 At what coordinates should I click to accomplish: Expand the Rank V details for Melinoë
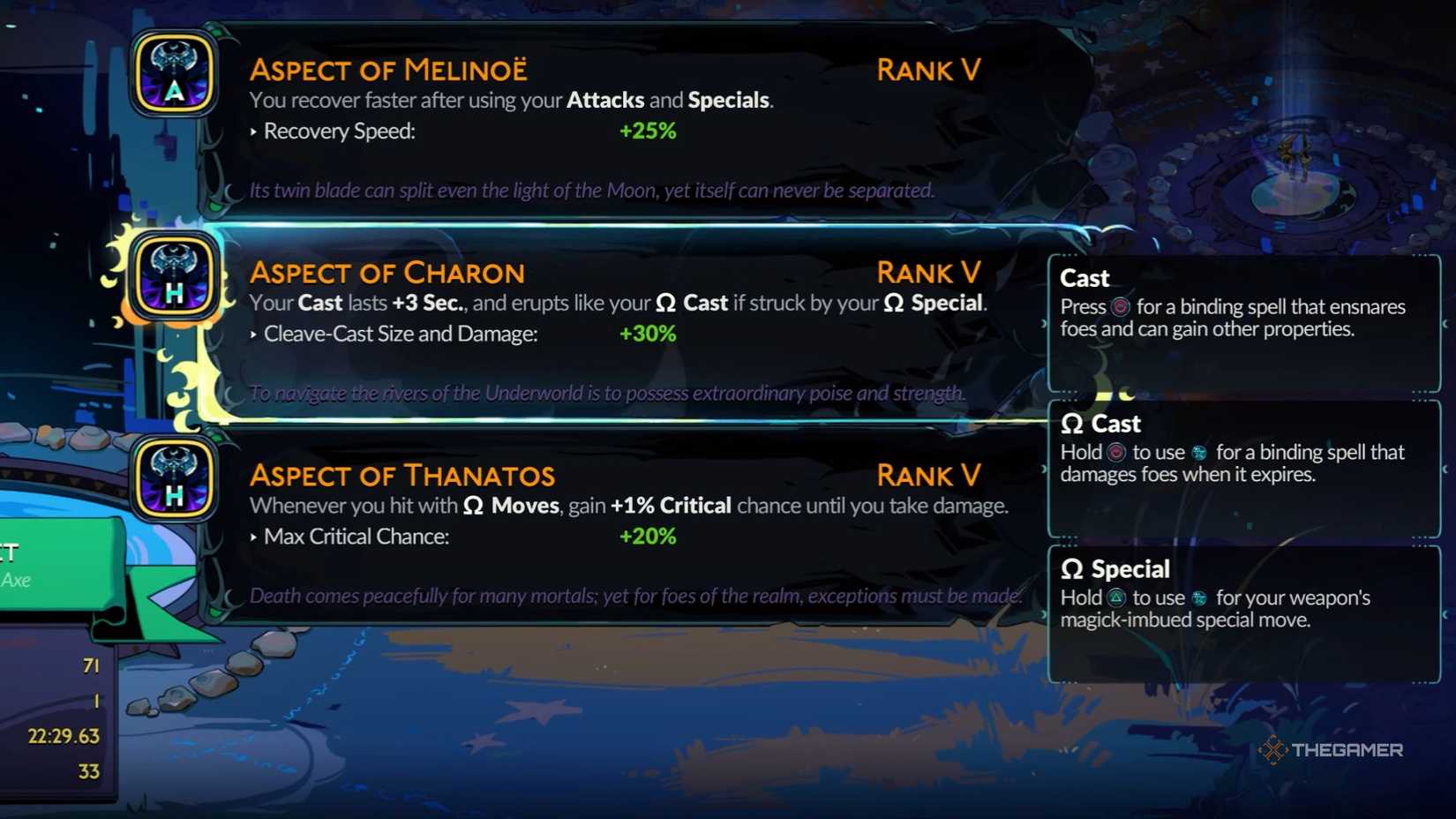(x=928, y=69)
